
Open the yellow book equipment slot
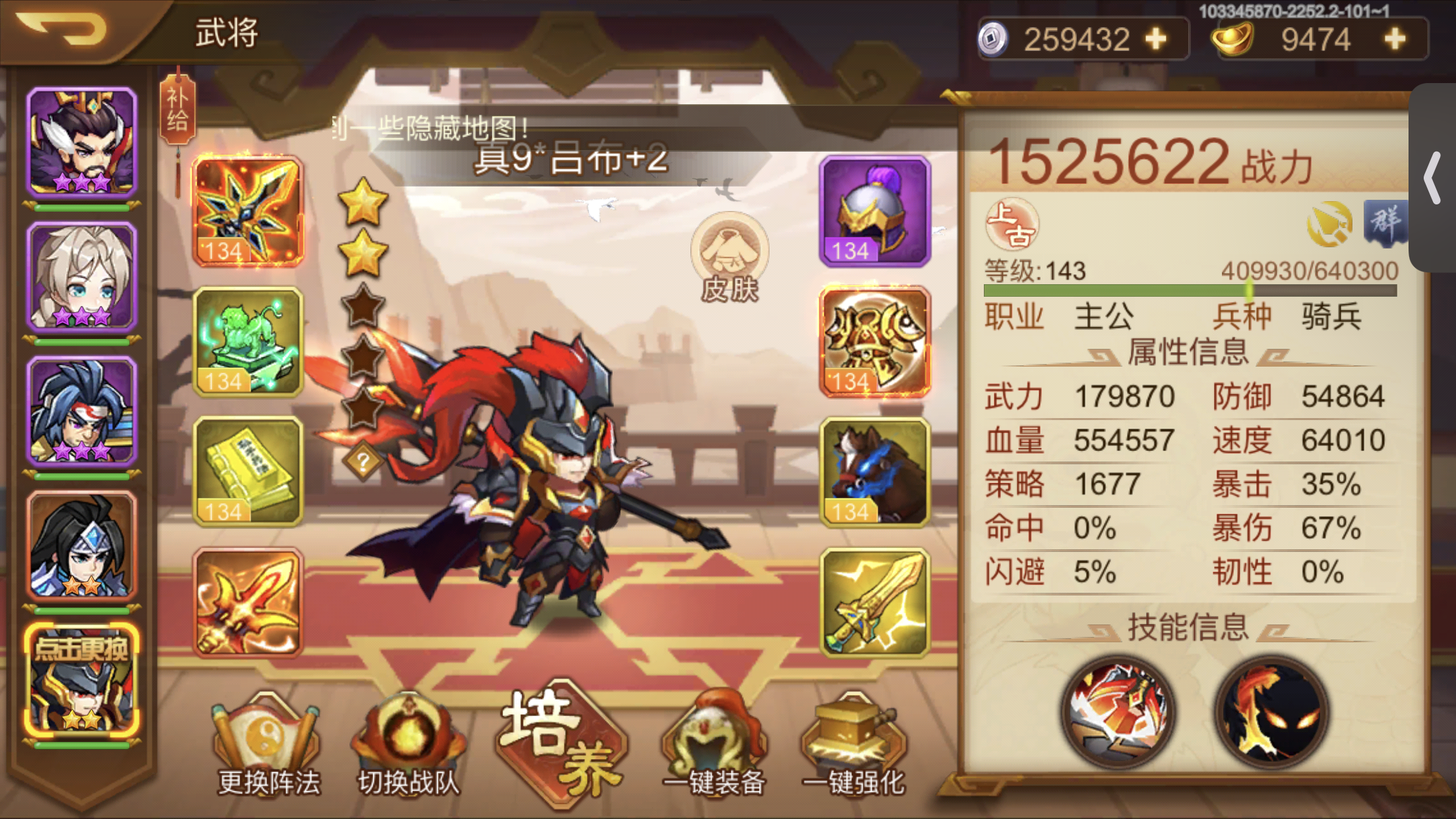(247, 471)
